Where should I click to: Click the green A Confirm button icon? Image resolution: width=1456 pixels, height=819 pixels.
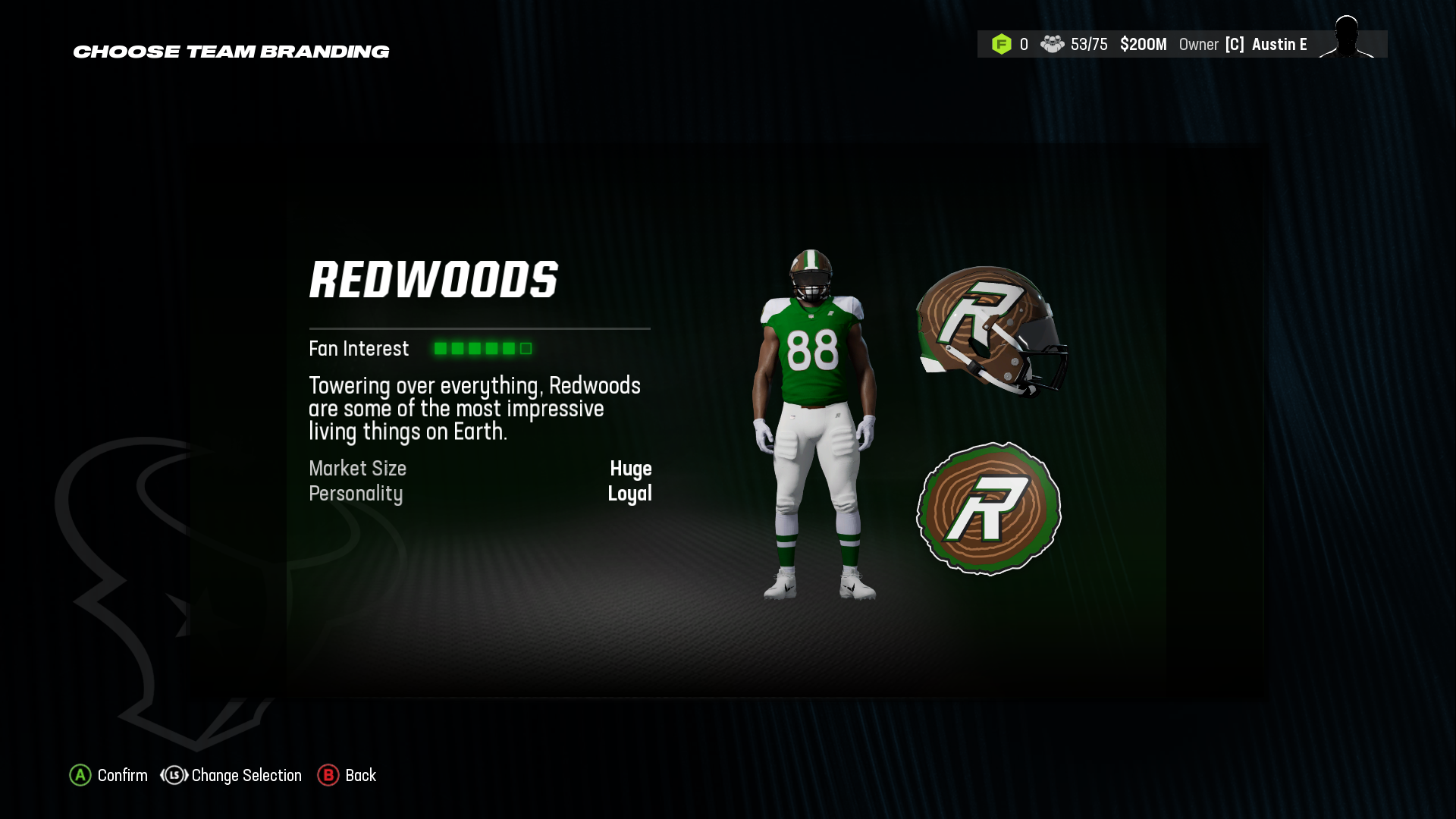click(x=79, y=776)
